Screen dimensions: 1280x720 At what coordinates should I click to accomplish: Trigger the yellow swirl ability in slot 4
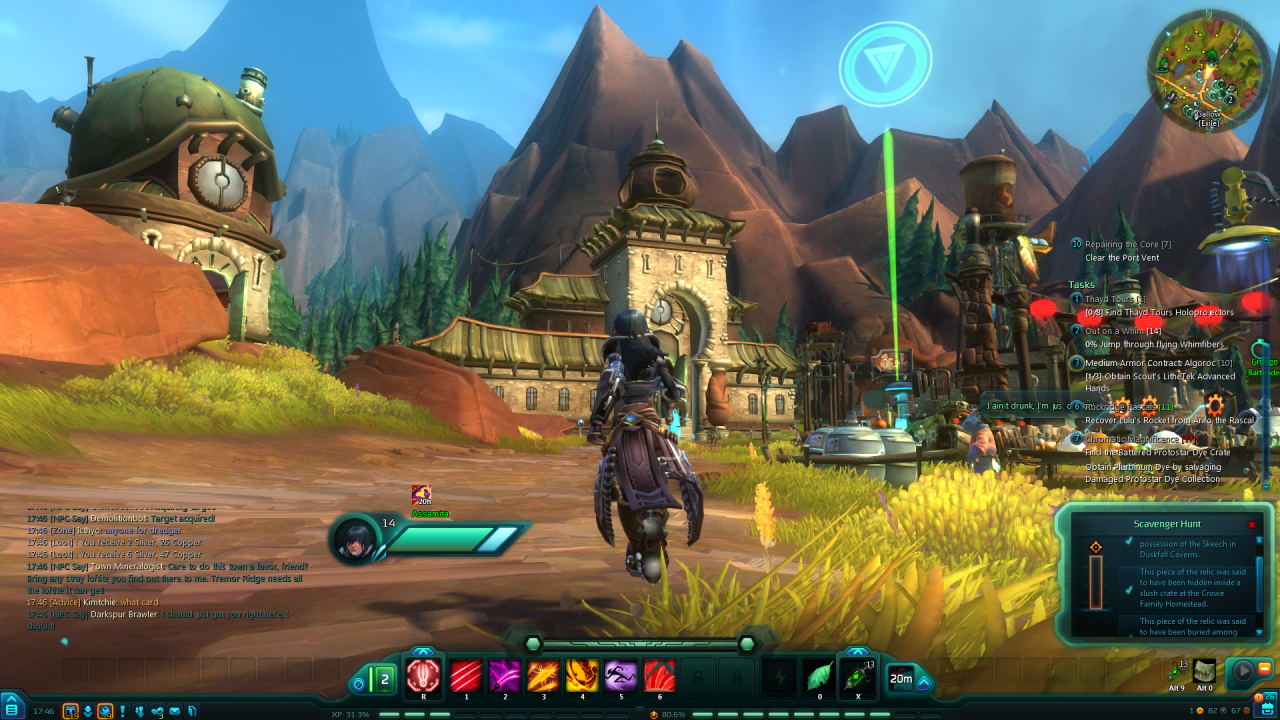point(582,676)
